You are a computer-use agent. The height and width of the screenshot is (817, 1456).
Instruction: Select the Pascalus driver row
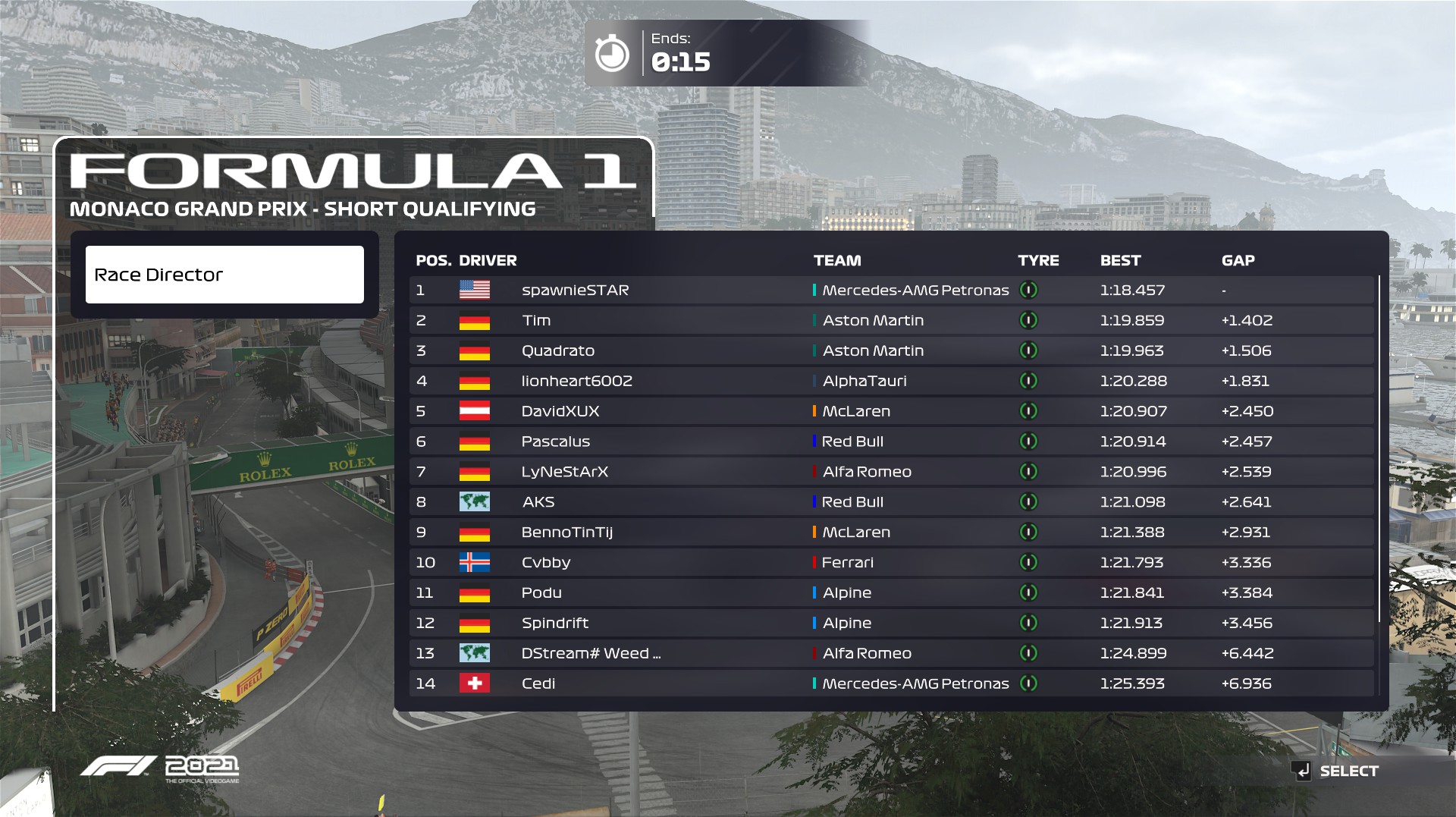(891, 441)
